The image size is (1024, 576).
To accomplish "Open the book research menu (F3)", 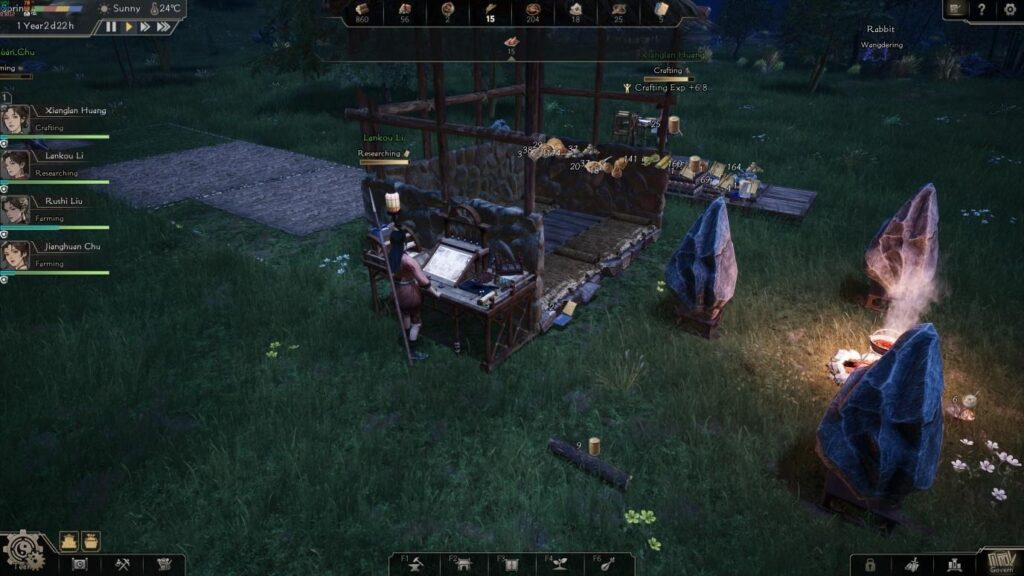I will (512, 565).
